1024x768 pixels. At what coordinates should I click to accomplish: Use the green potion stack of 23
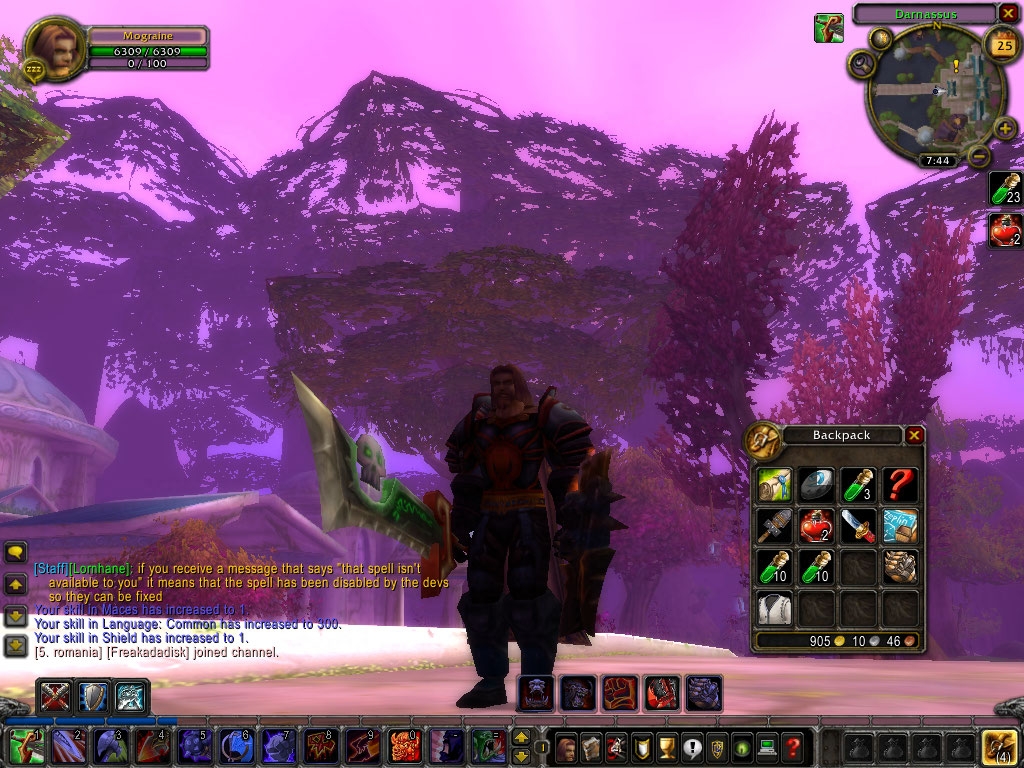point(1004,188)
